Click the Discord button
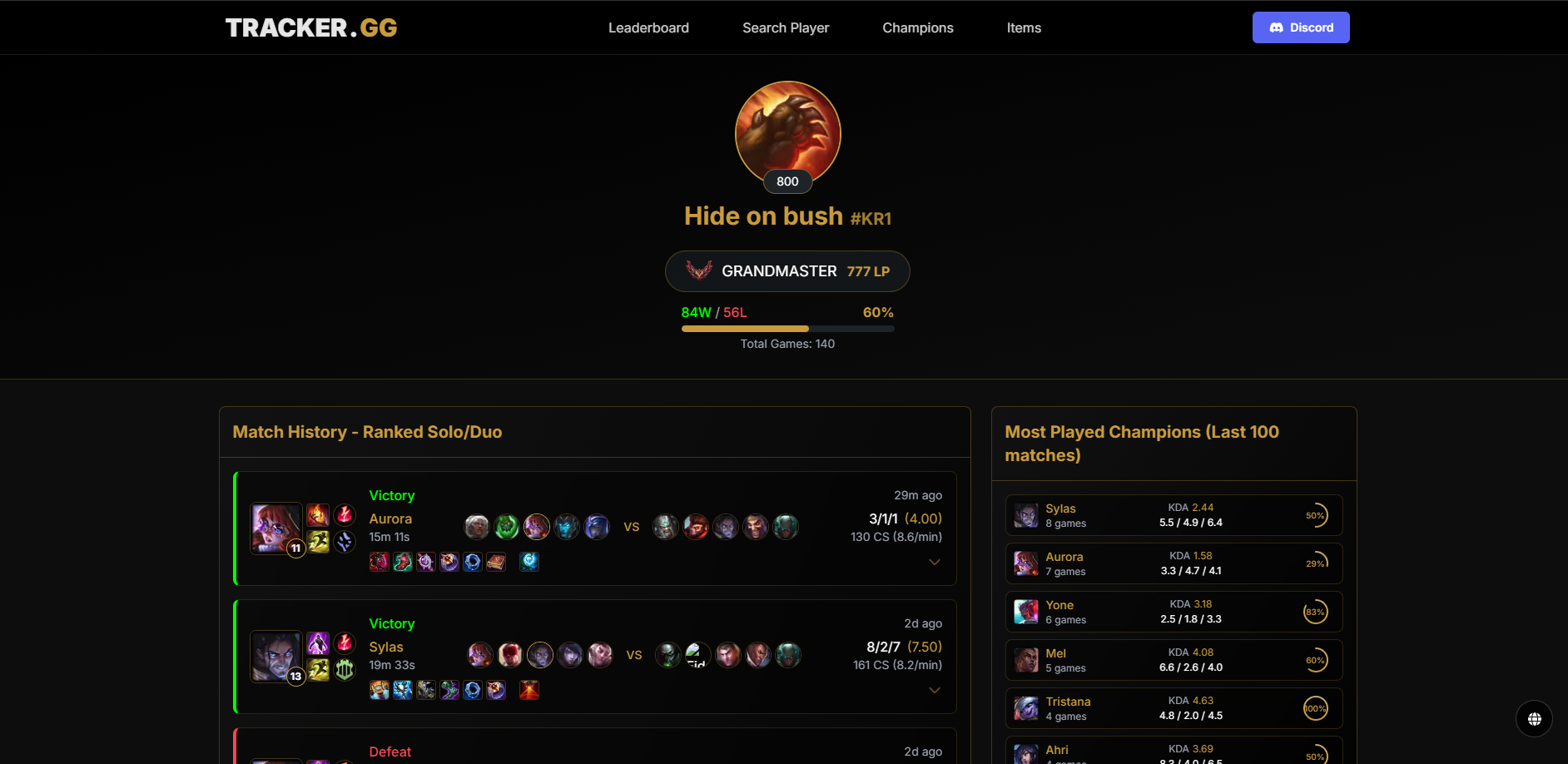This screenshot has height=764, width=1568. (1301, 27)
